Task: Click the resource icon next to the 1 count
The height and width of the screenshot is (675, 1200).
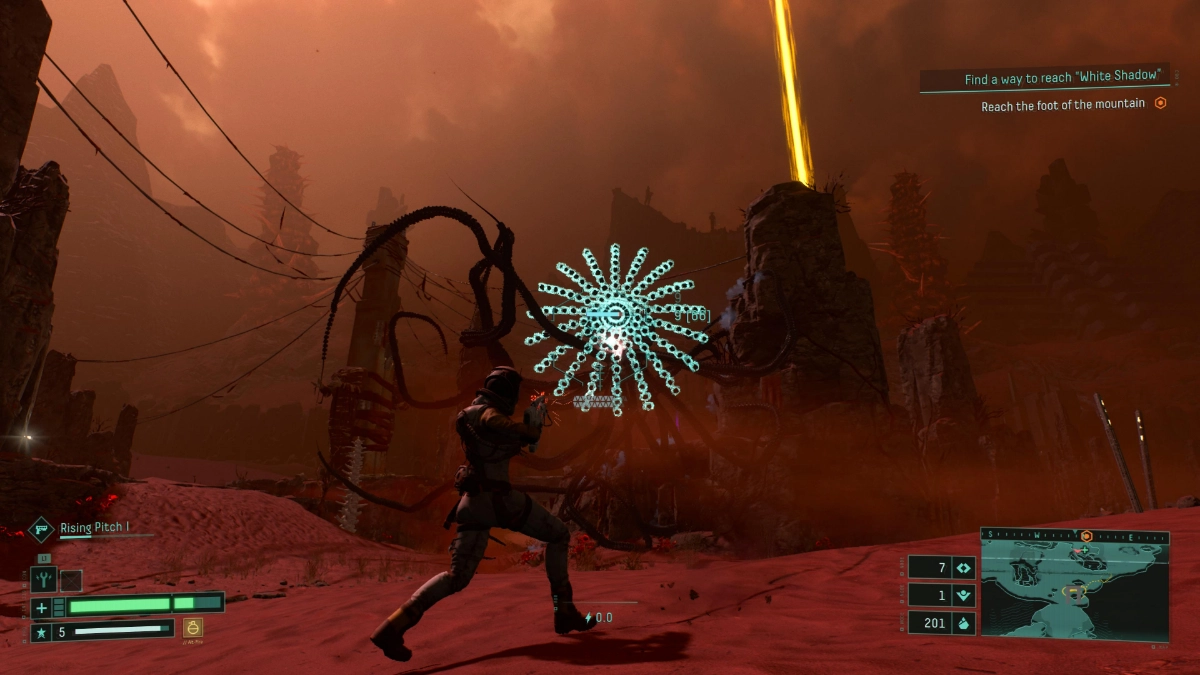Action: [964, 595]
